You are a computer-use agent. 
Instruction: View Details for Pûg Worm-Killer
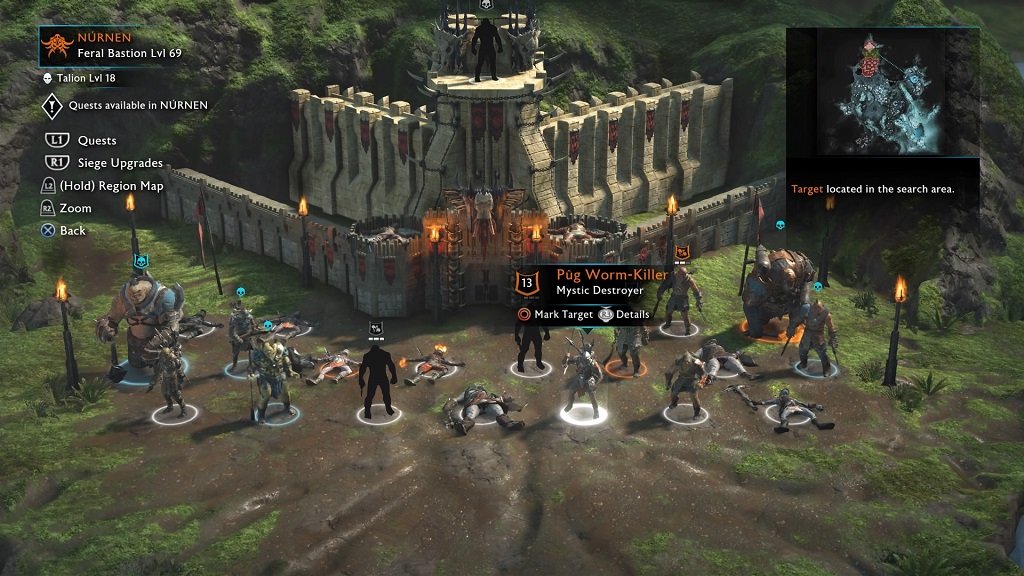625,314
